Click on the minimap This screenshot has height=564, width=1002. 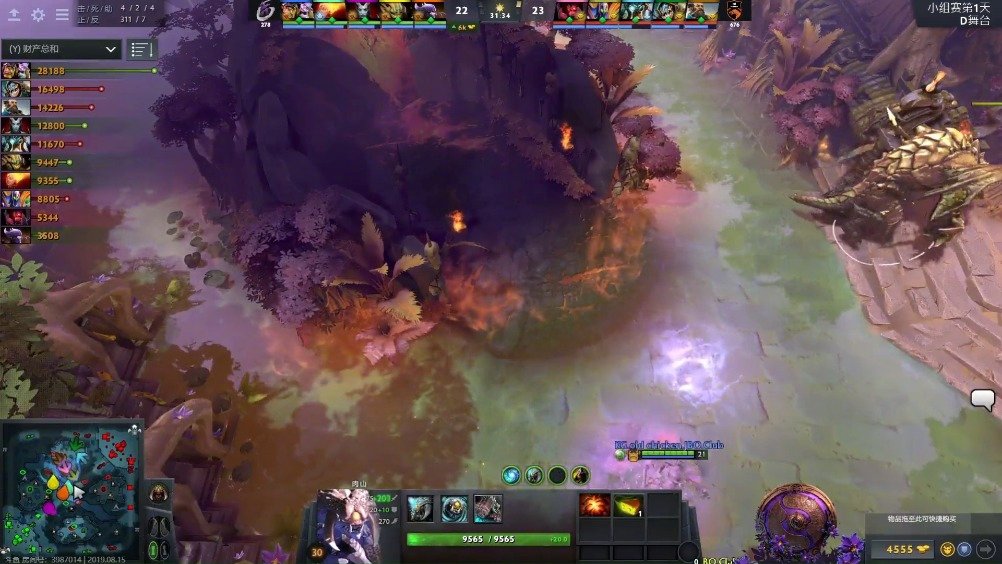[72, 490]
